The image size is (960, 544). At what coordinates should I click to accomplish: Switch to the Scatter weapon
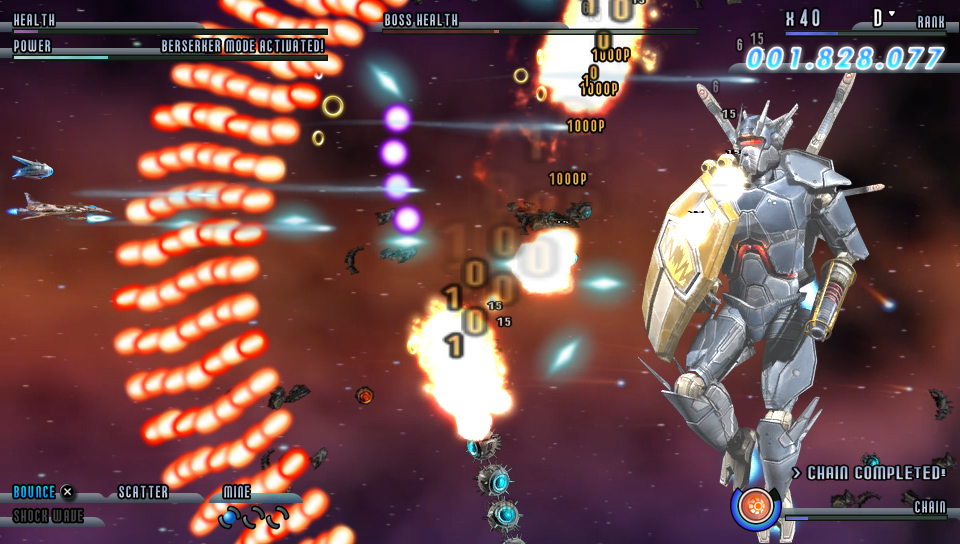[x=143, y=493]
